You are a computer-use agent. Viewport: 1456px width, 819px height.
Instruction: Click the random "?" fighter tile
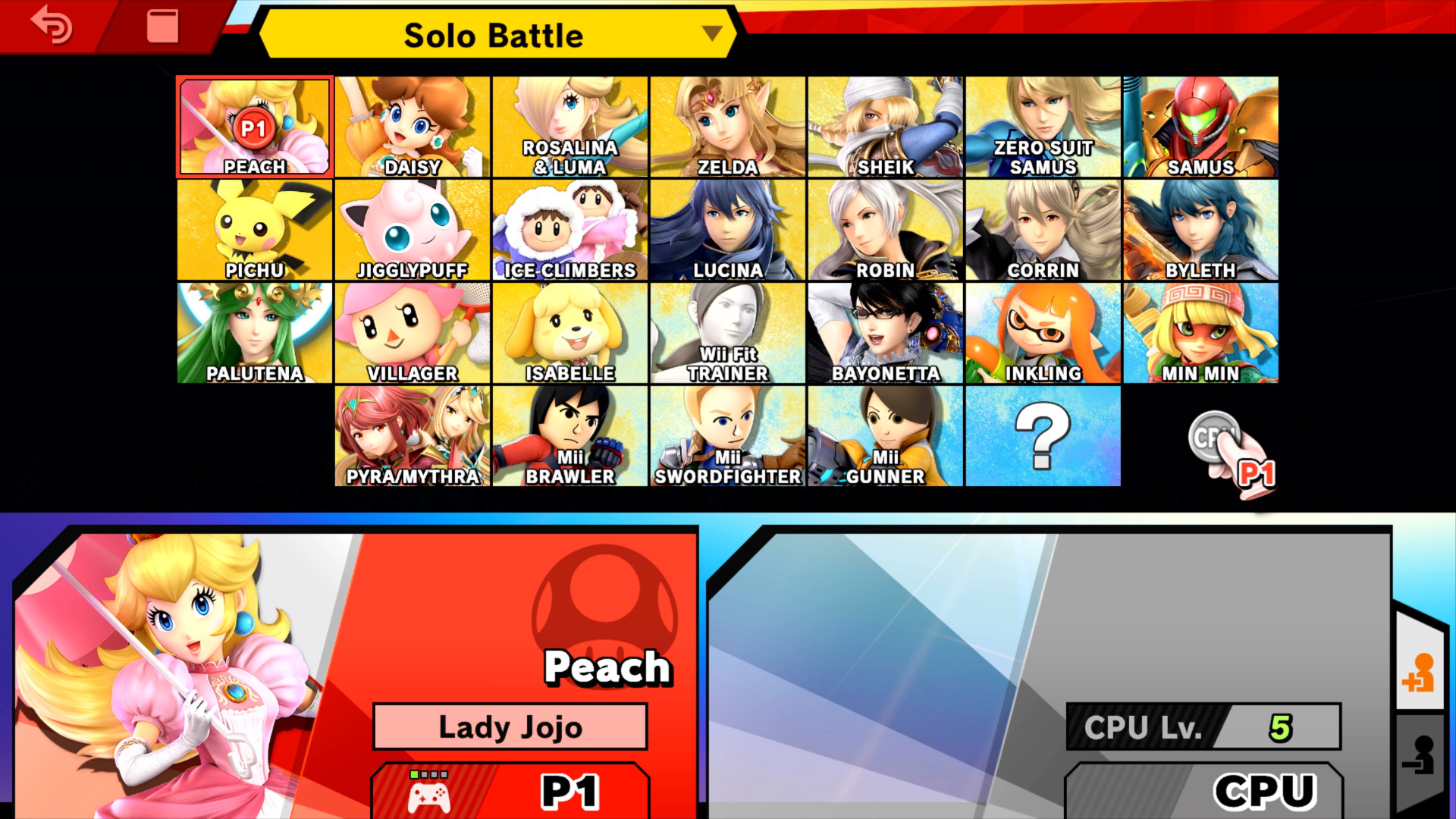pos(1043,435)
